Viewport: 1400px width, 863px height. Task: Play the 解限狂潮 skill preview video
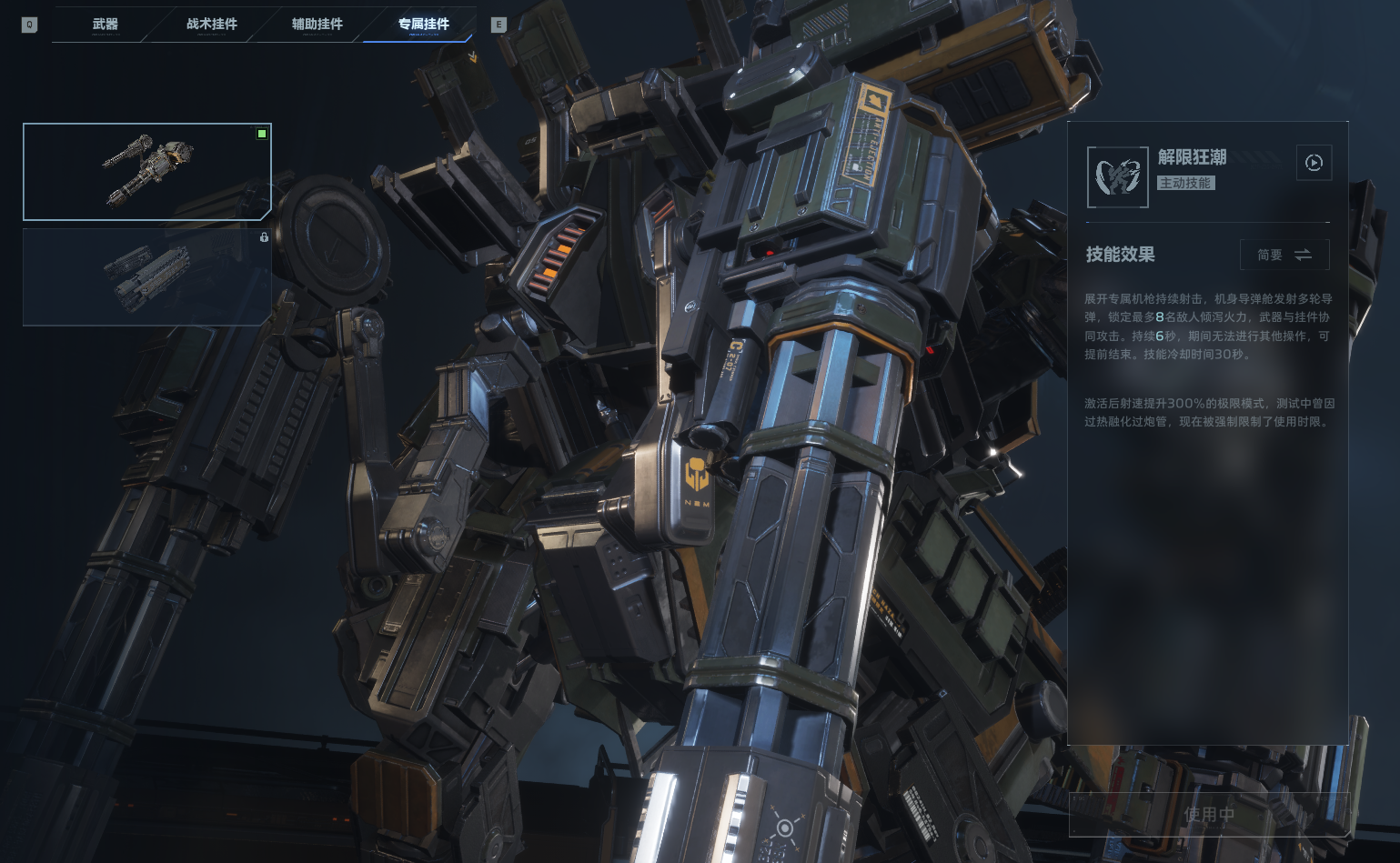[1313, 163]
